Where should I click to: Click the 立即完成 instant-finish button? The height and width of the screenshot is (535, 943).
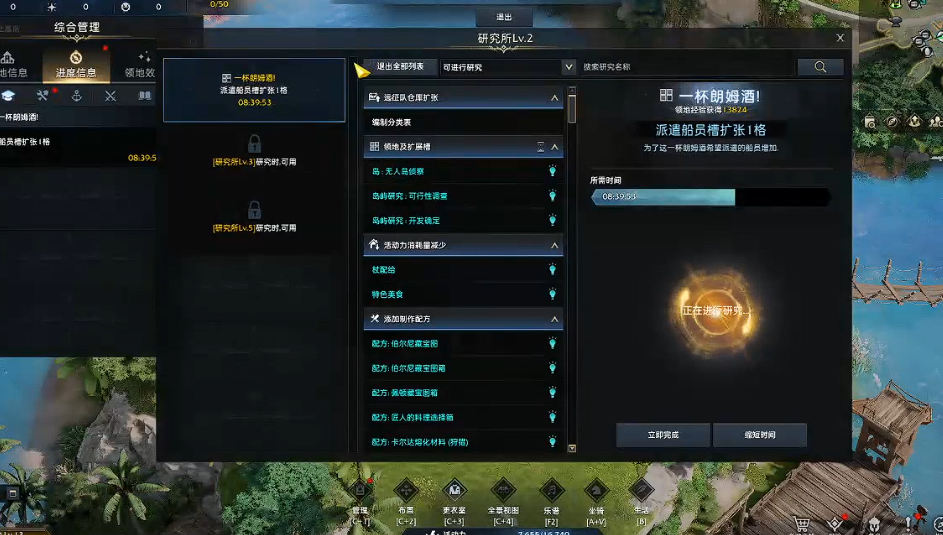[663, 435]
